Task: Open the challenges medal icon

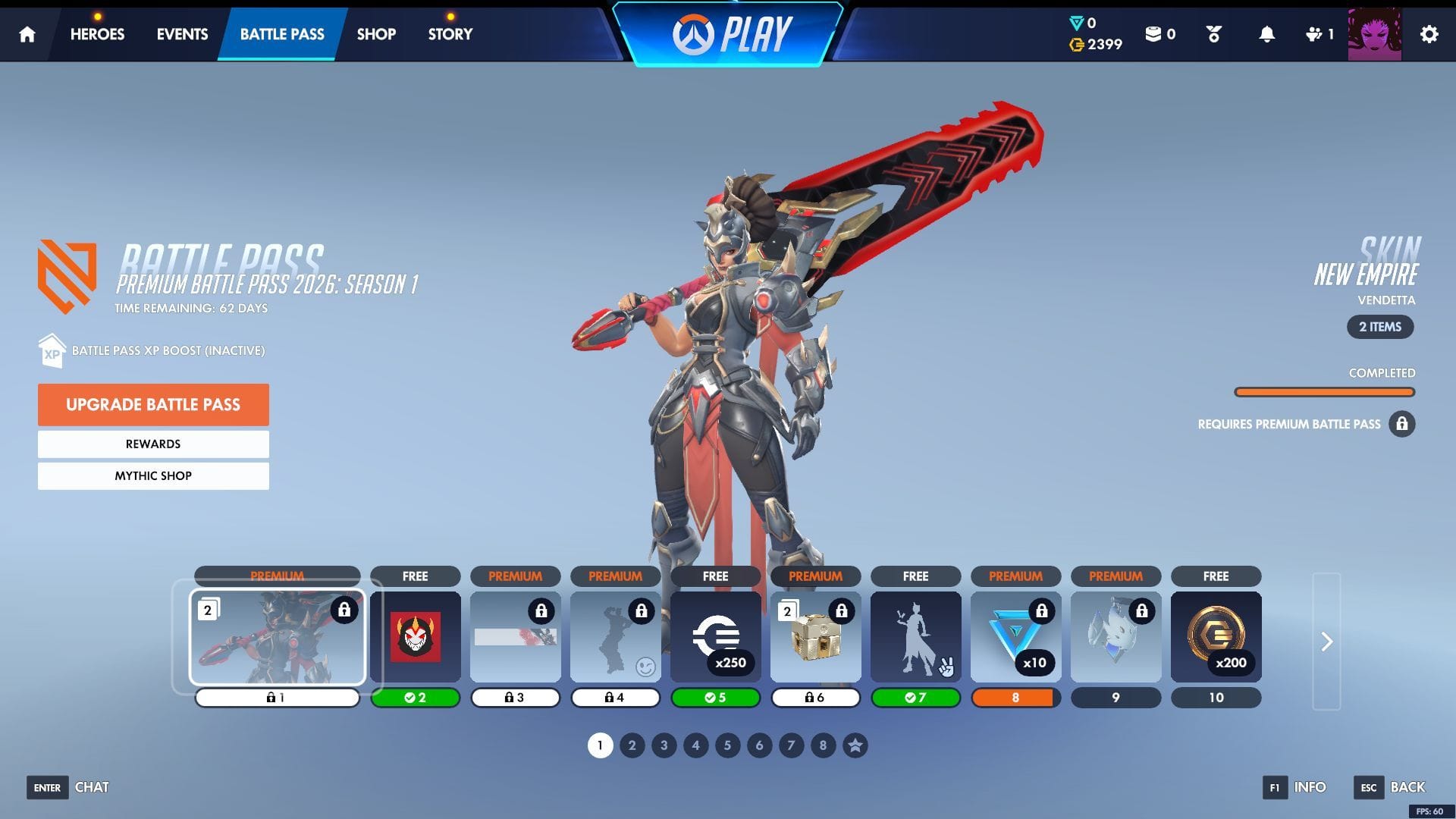Action: point(1213,34)
